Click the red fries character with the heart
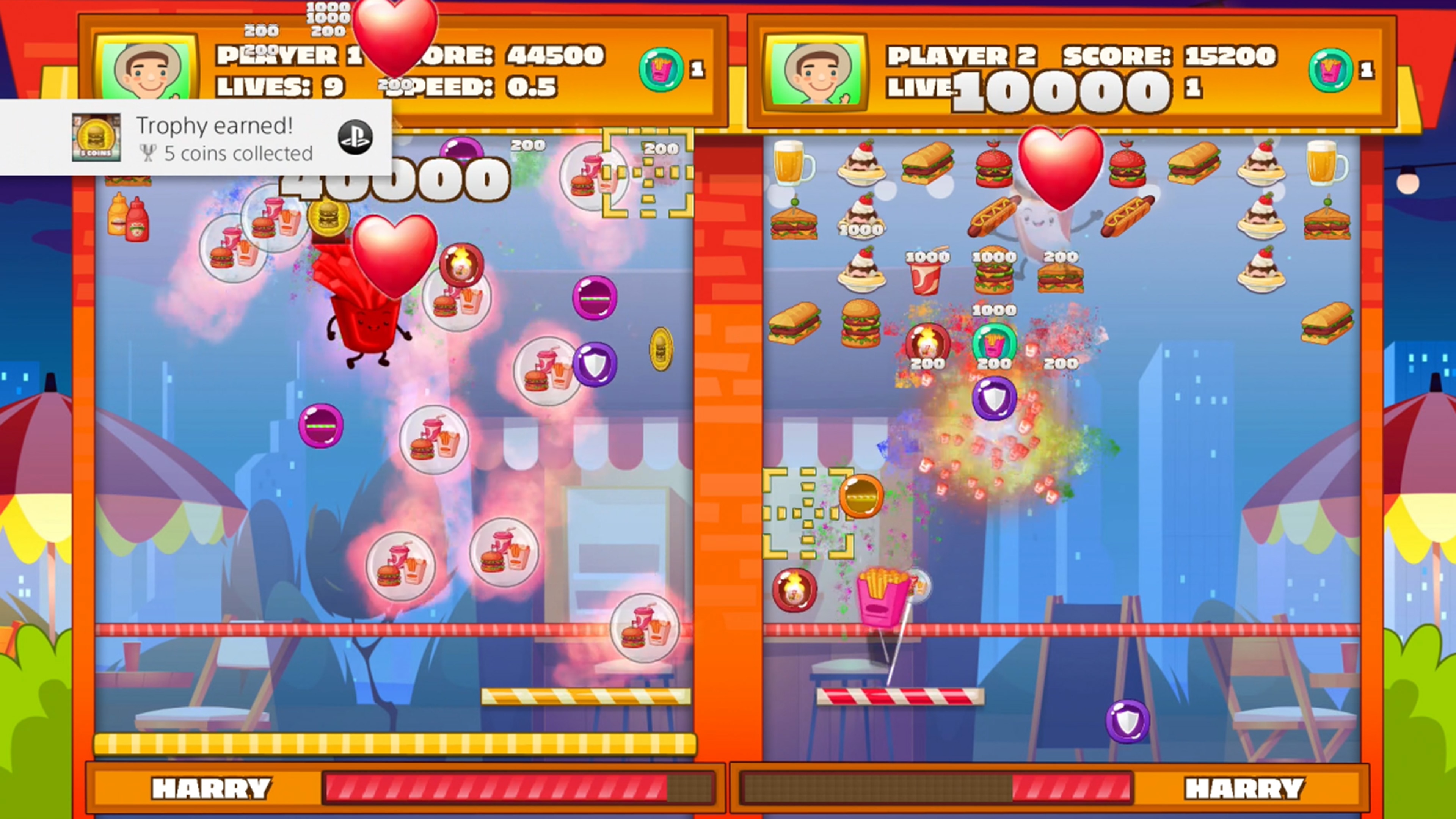Screen dimensions: 1456x819 click(x=367, y=322)
